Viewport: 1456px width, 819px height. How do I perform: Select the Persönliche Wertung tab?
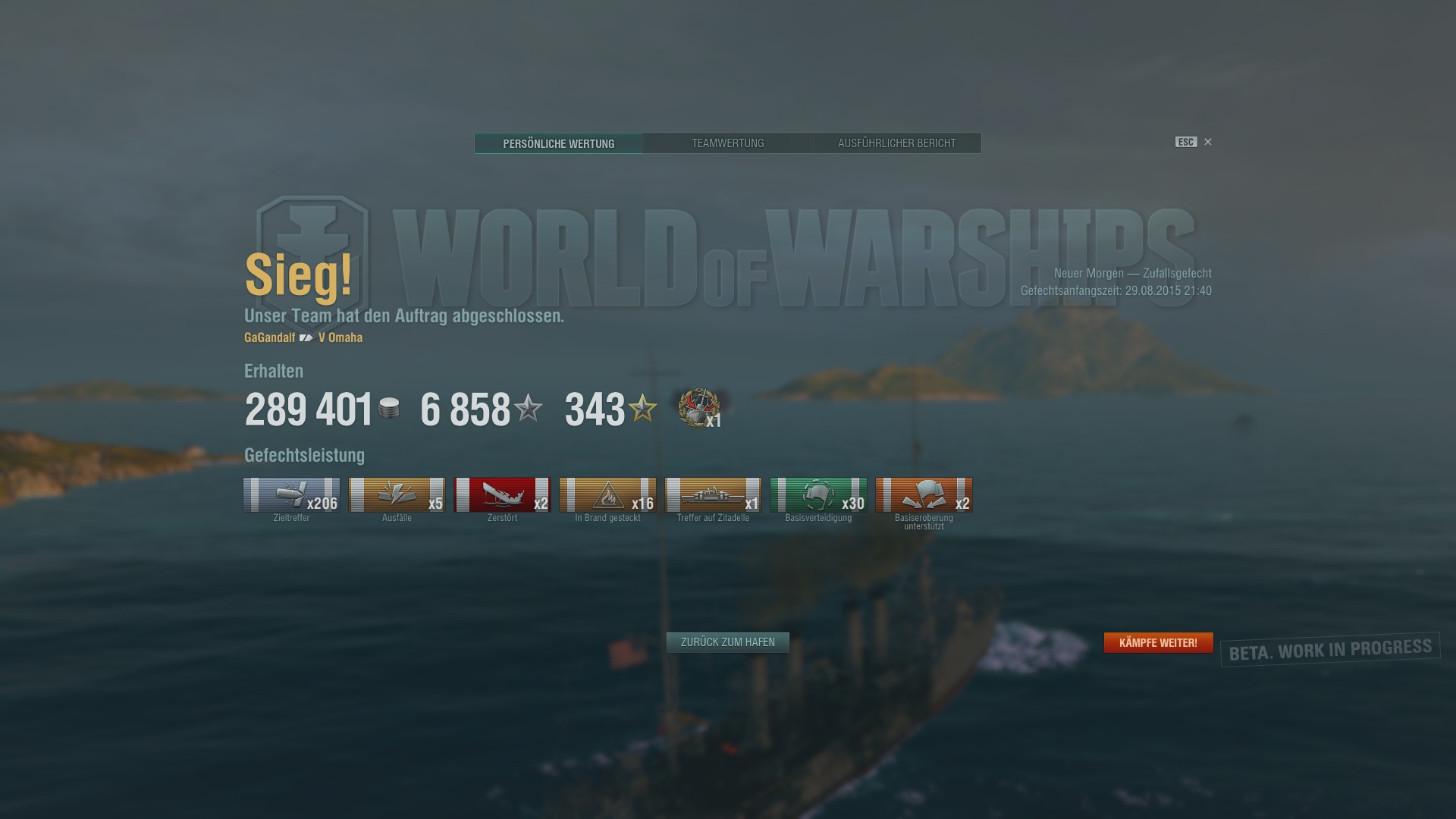point(559,143)
